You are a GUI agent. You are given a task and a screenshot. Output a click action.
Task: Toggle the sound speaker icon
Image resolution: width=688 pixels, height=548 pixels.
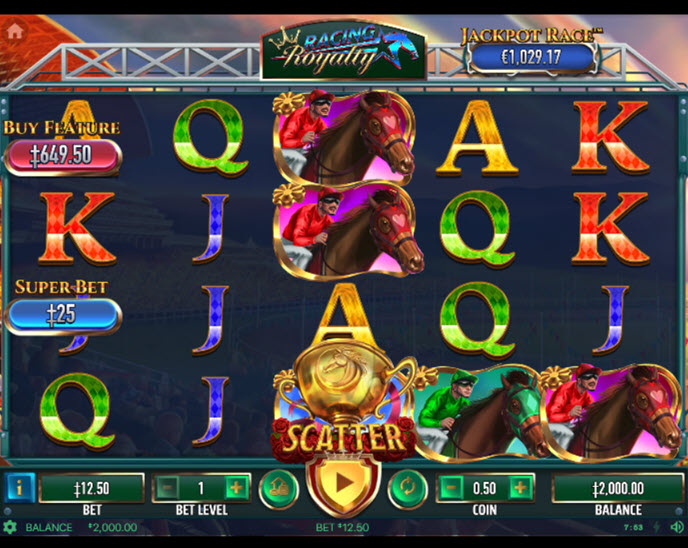[x=676, y=527]
